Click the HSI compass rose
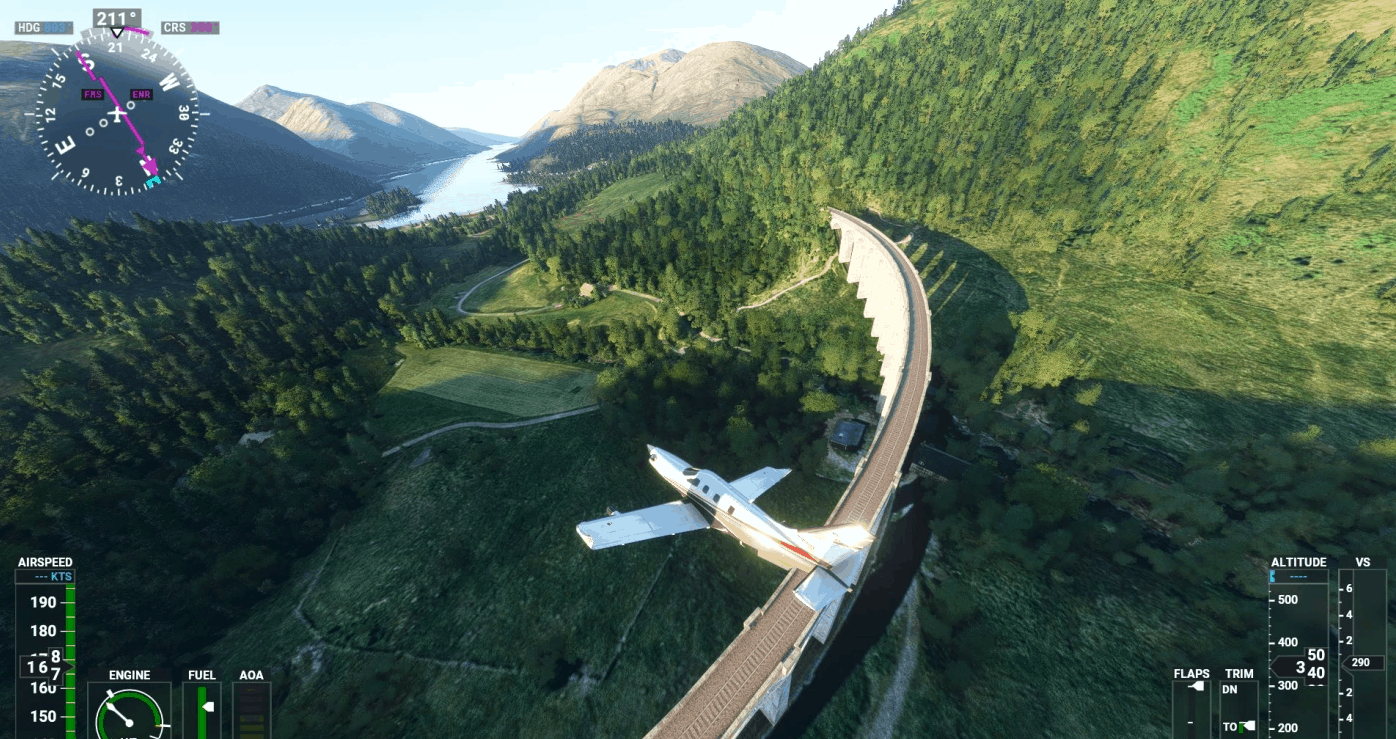 coord(118,114)
